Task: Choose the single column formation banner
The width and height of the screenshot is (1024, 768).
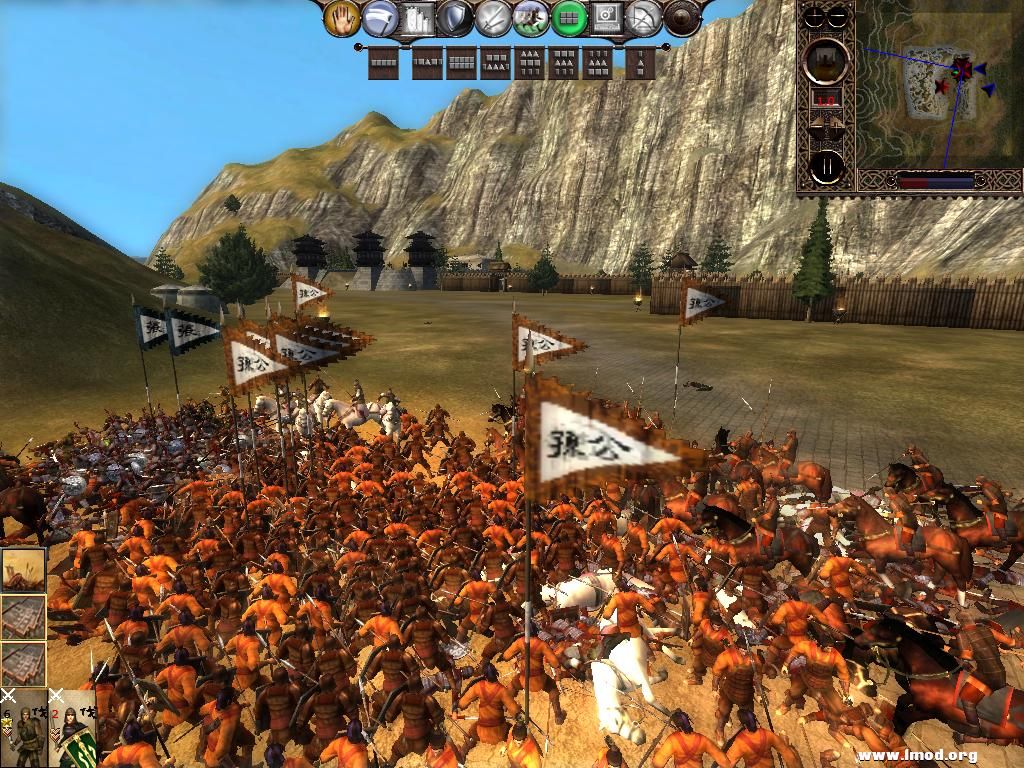Action: click(x=640, y=64)
